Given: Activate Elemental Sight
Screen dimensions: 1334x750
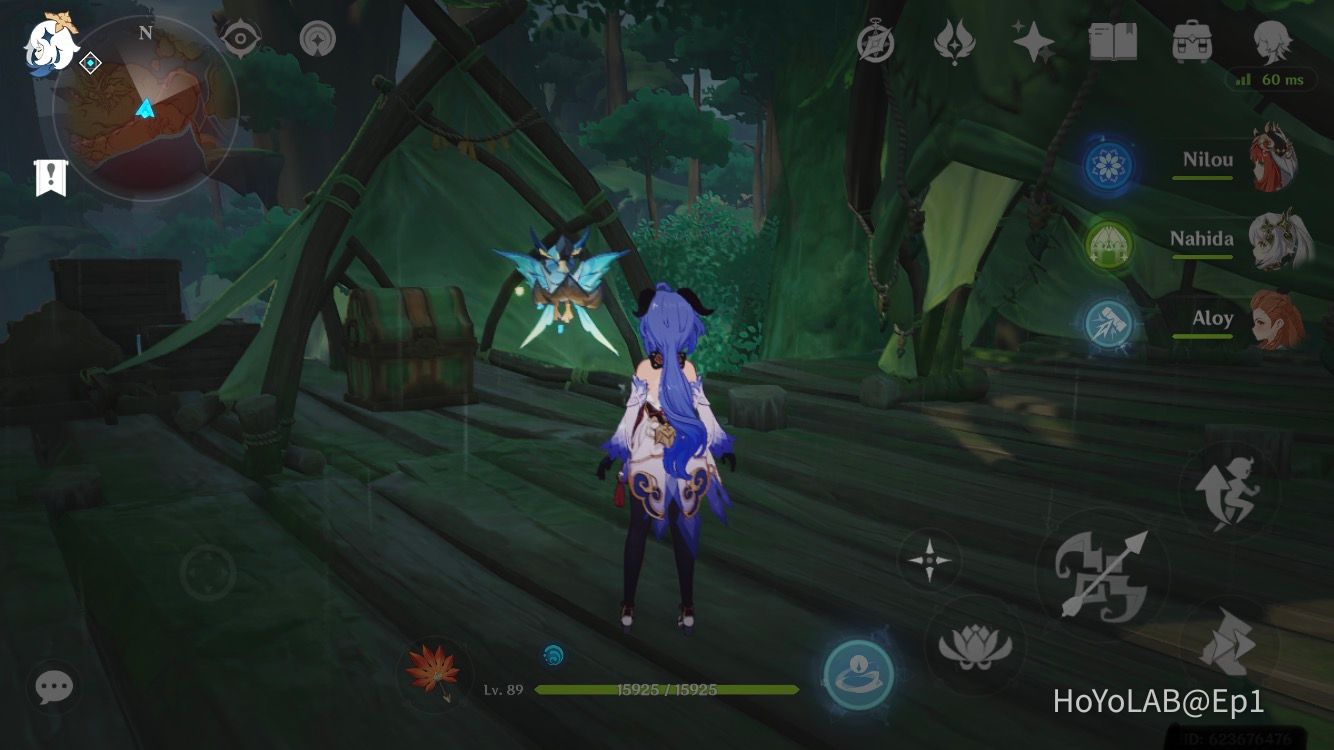Looking at the screenshot, I should 240,38.
